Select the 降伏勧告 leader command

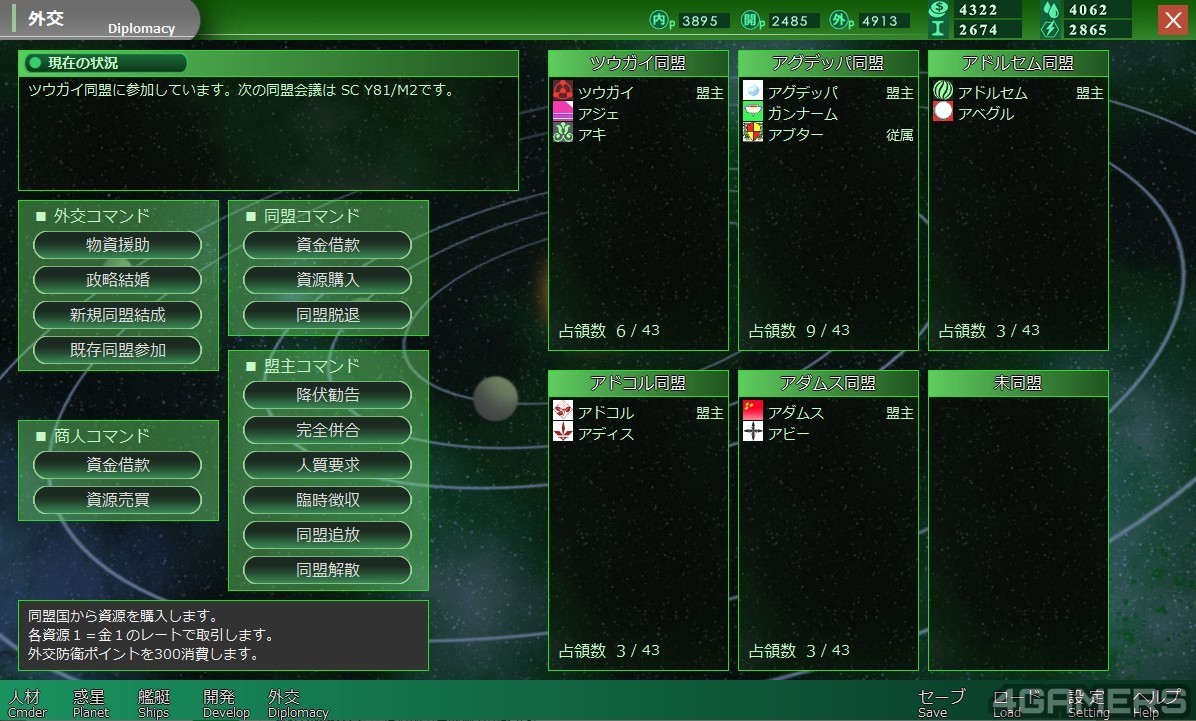328,395
